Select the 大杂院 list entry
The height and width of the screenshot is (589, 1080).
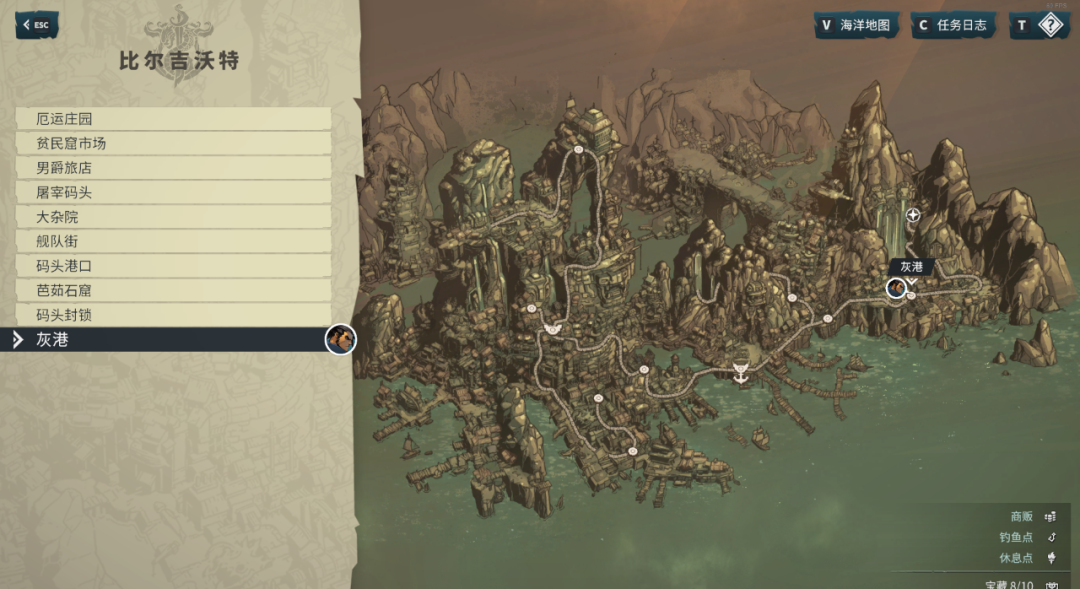(173, 217)
